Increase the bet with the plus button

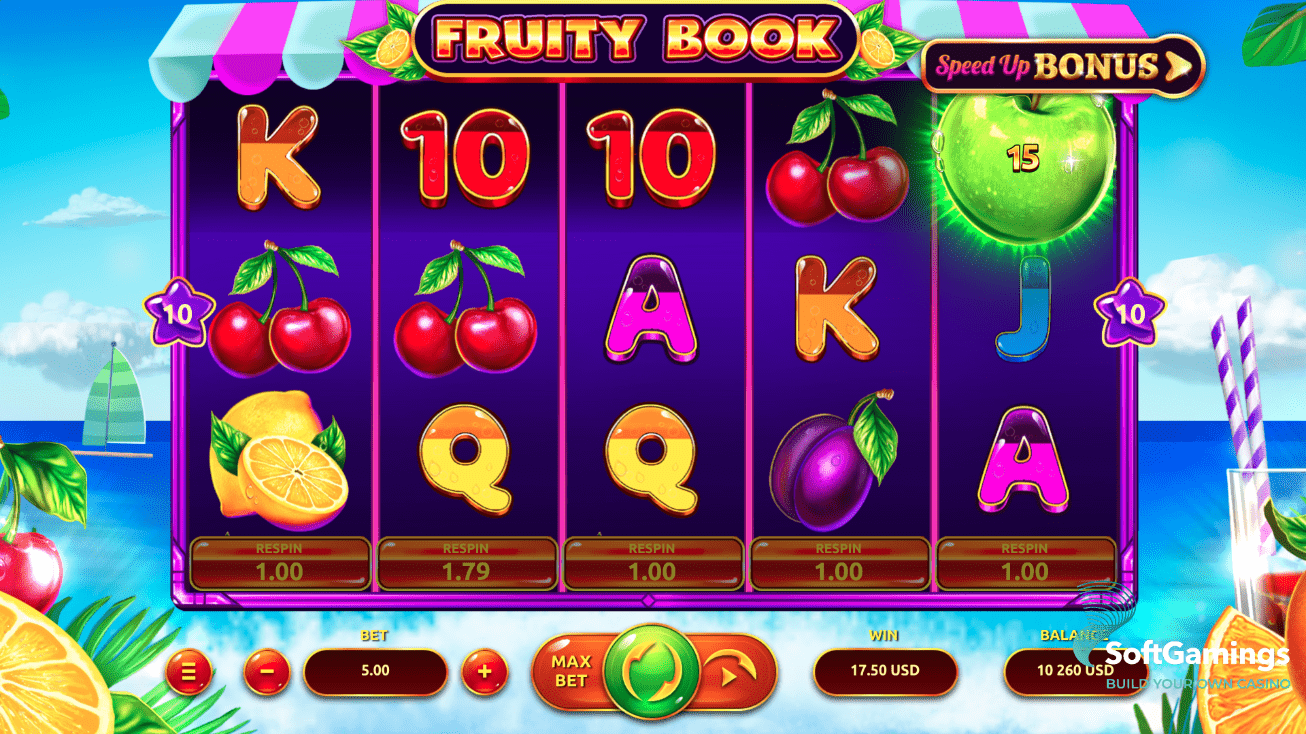coord(485,672)
